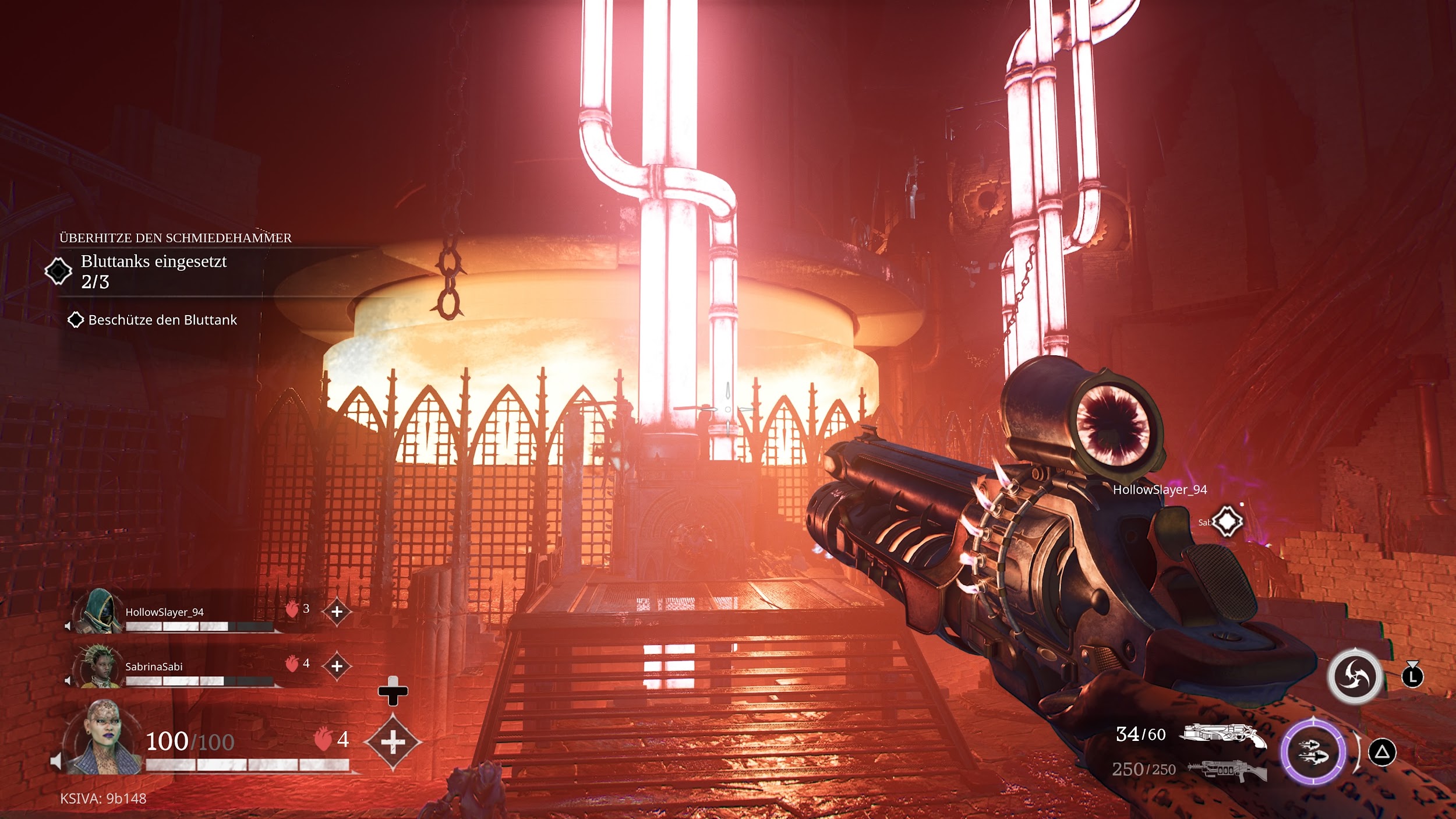Click the diamond objective waypoint marker

click(x=1227, y=521)
